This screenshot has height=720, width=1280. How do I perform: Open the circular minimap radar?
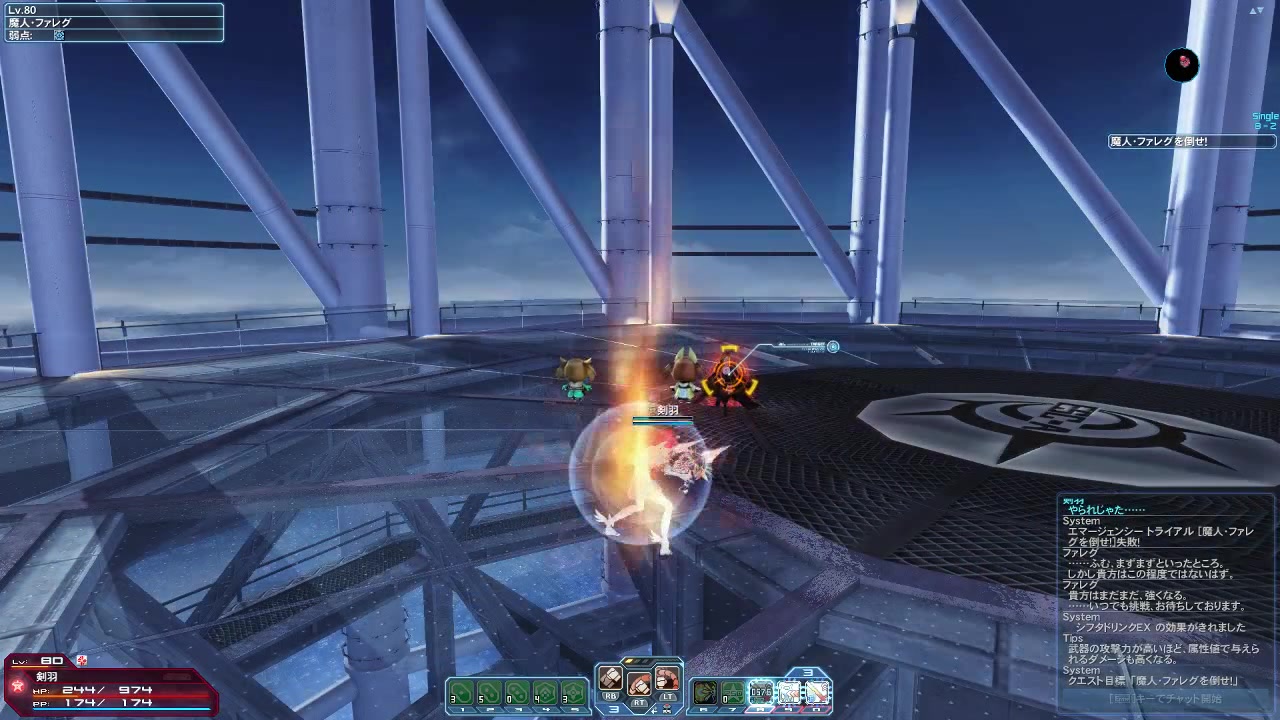coord(1182,65)
